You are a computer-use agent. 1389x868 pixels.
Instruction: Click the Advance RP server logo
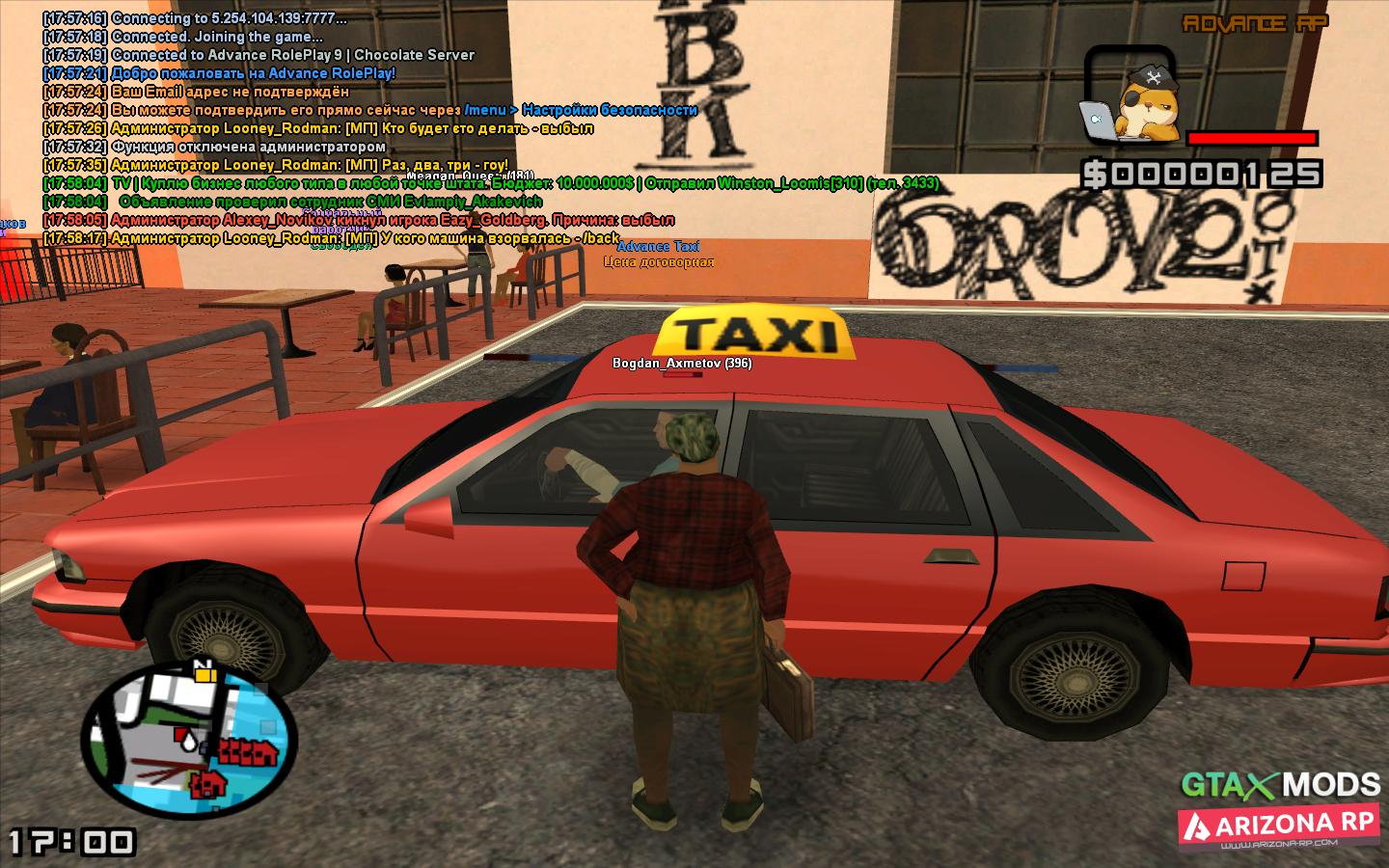click(1255, 24)
